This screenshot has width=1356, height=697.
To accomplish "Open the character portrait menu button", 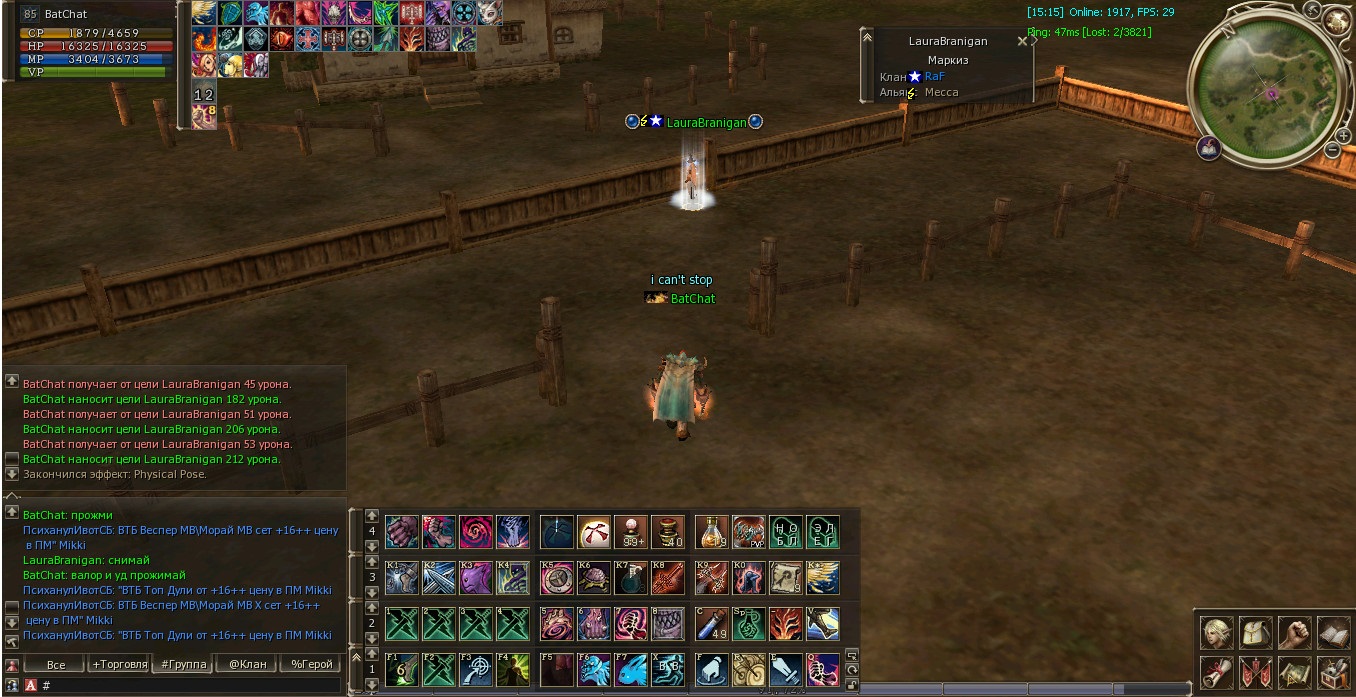I will [x=1217, y=632].
